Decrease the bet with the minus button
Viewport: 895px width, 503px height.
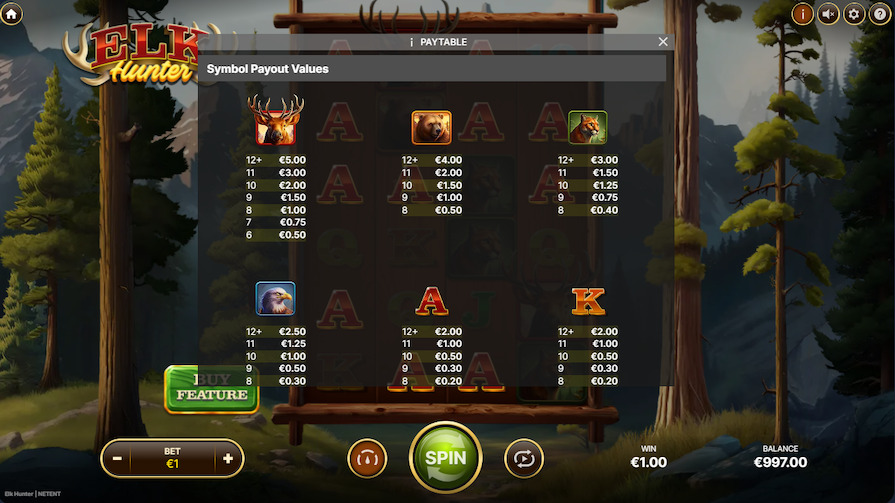coord(118,458)
